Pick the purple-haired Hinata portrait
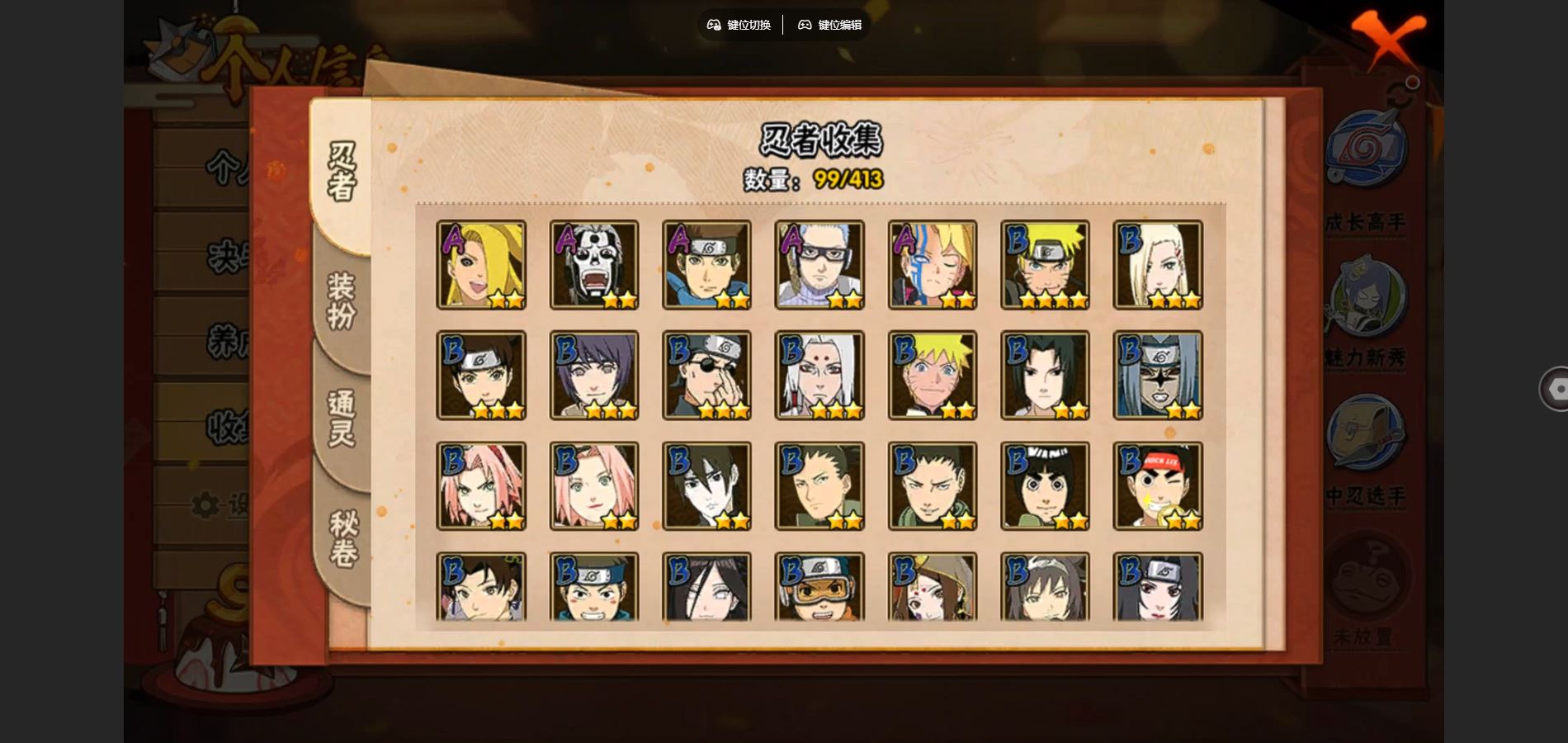1568x743 pixels. pyautogui.click(x=594, y=376)
